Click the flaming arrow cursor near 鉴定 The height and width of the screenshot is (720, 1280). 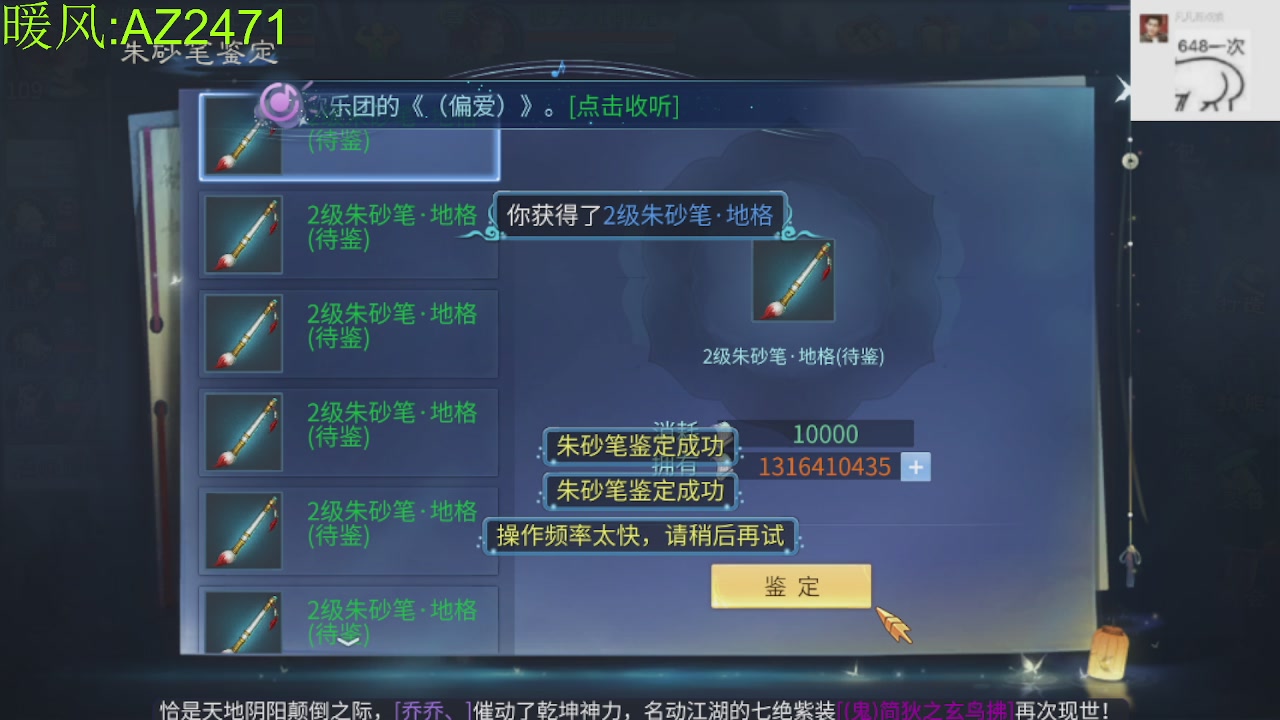(x=893, y=620)
